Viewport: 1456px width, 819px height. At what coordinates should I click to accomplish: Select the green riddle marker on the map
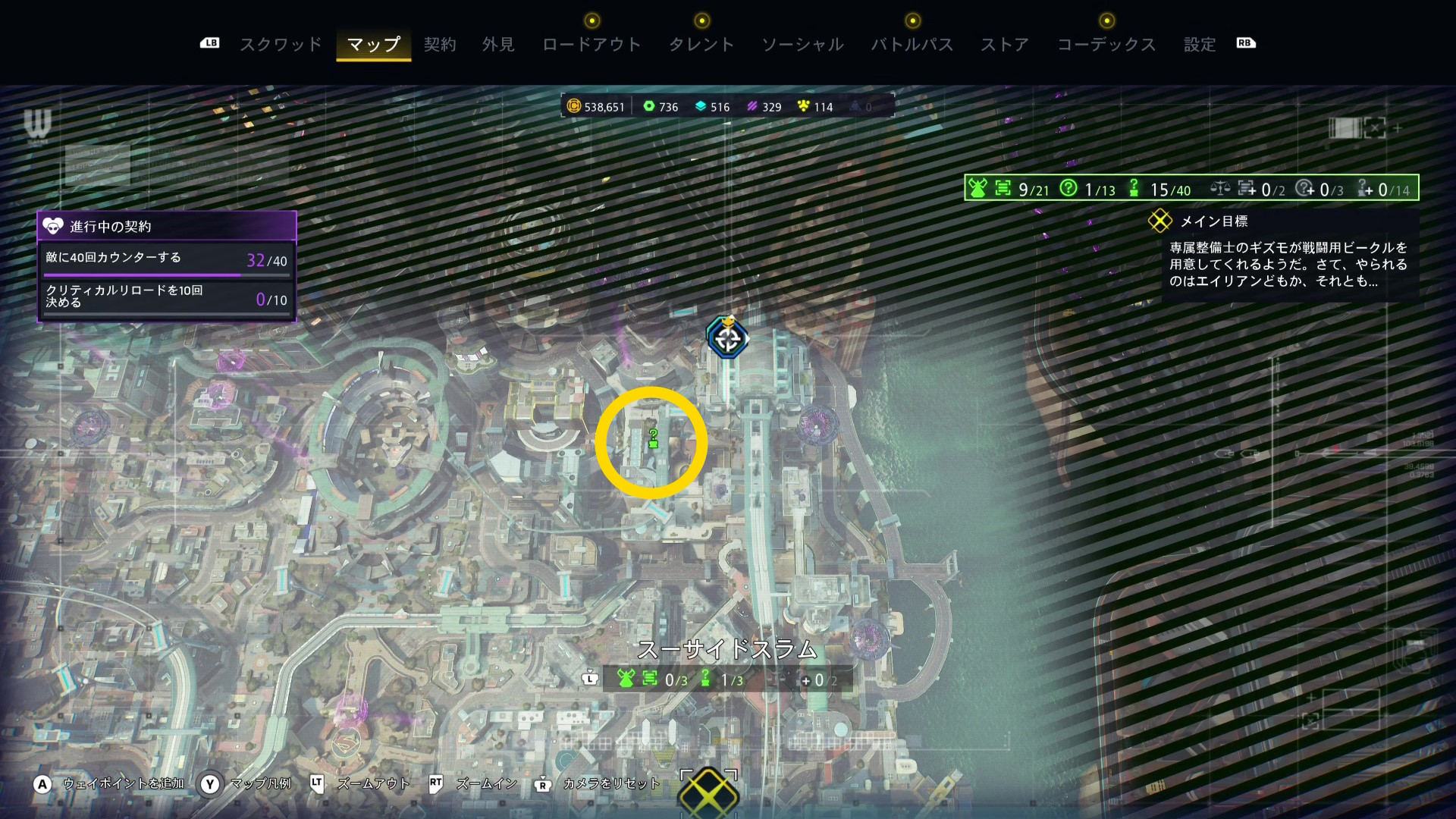(x=653, y=439)
